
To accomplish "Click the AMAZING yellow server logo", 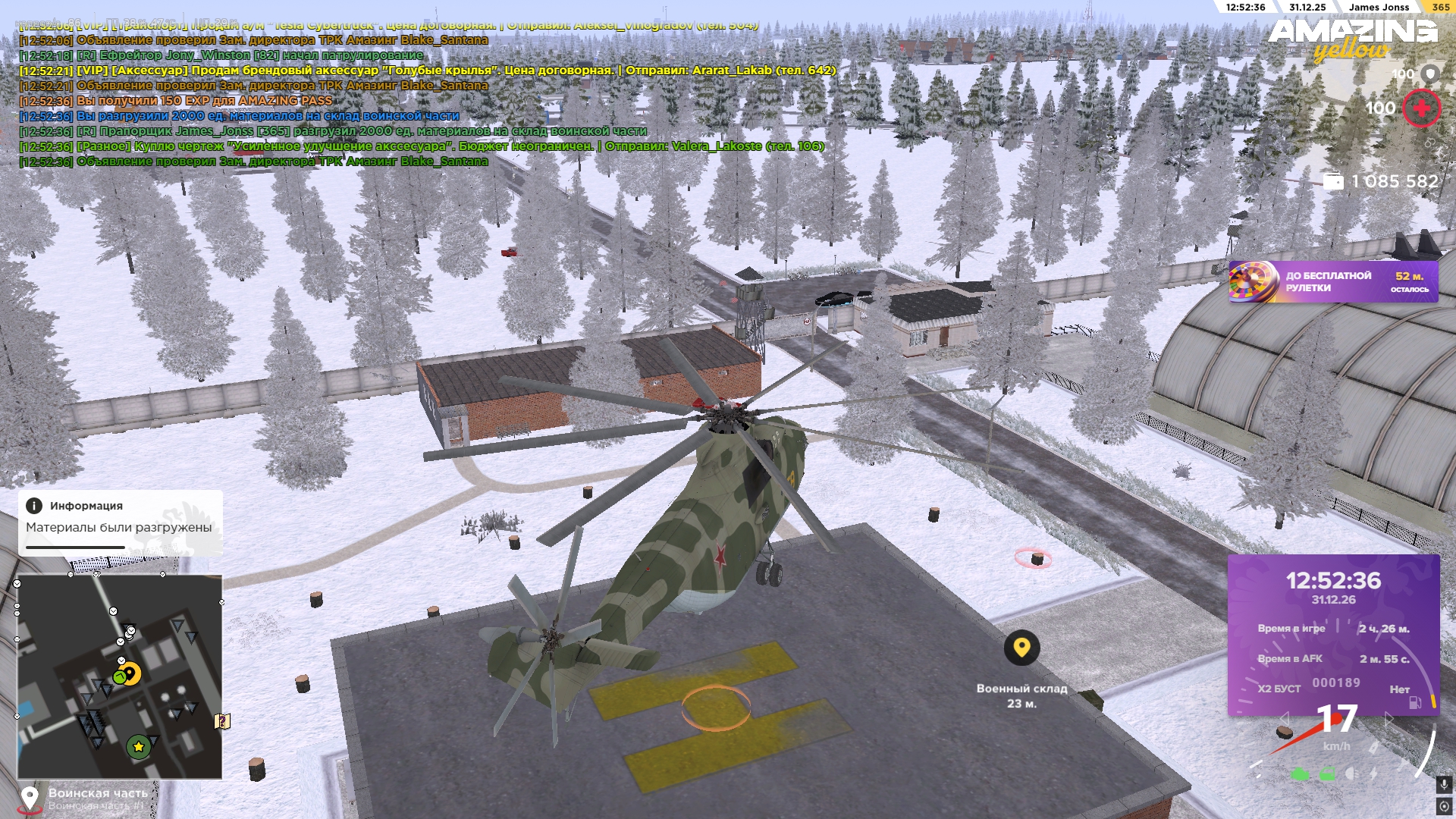I will pos(1352,39).
